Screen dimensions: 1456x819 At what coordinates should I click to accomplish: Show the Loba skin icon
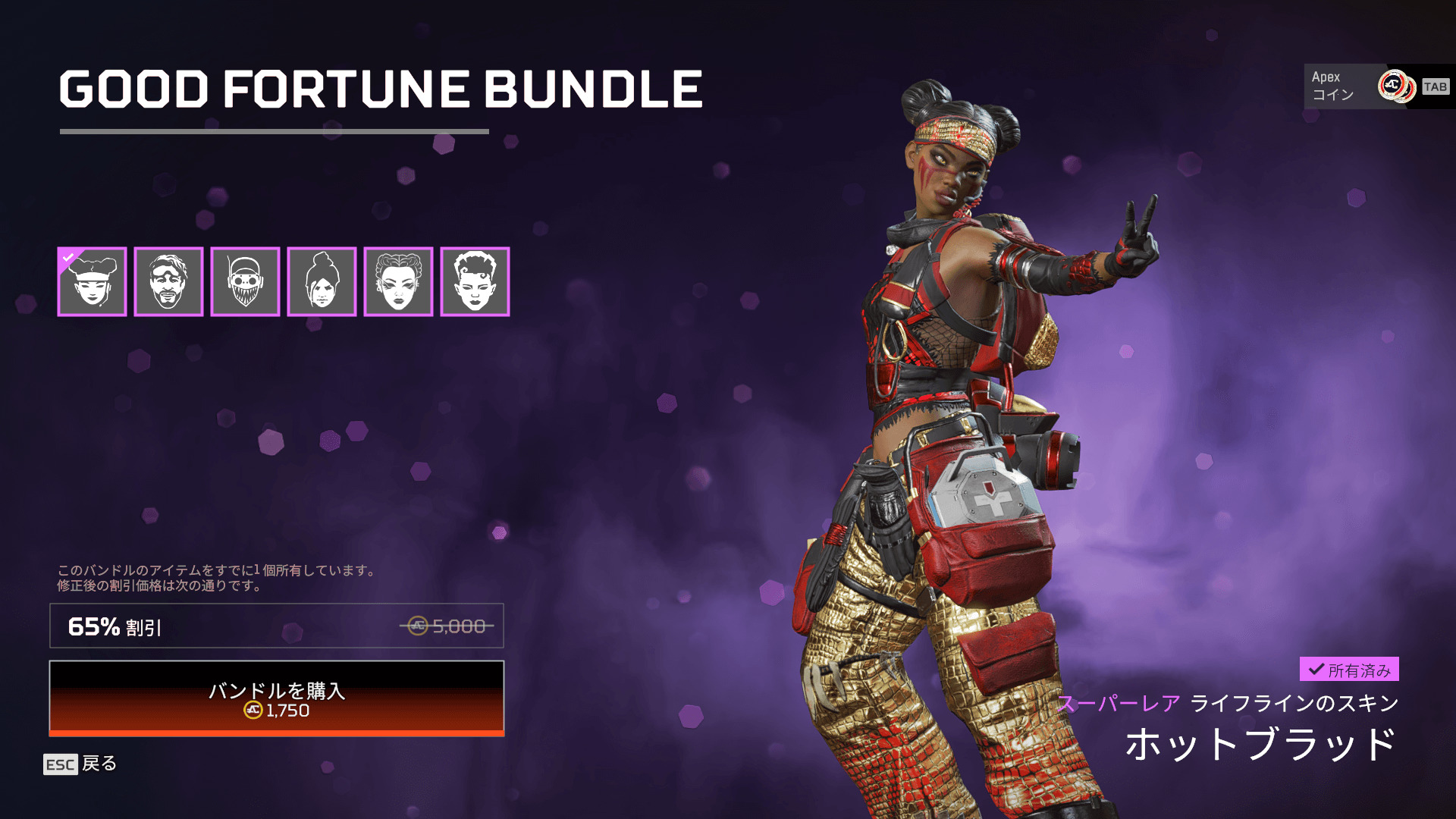(398, 281)
